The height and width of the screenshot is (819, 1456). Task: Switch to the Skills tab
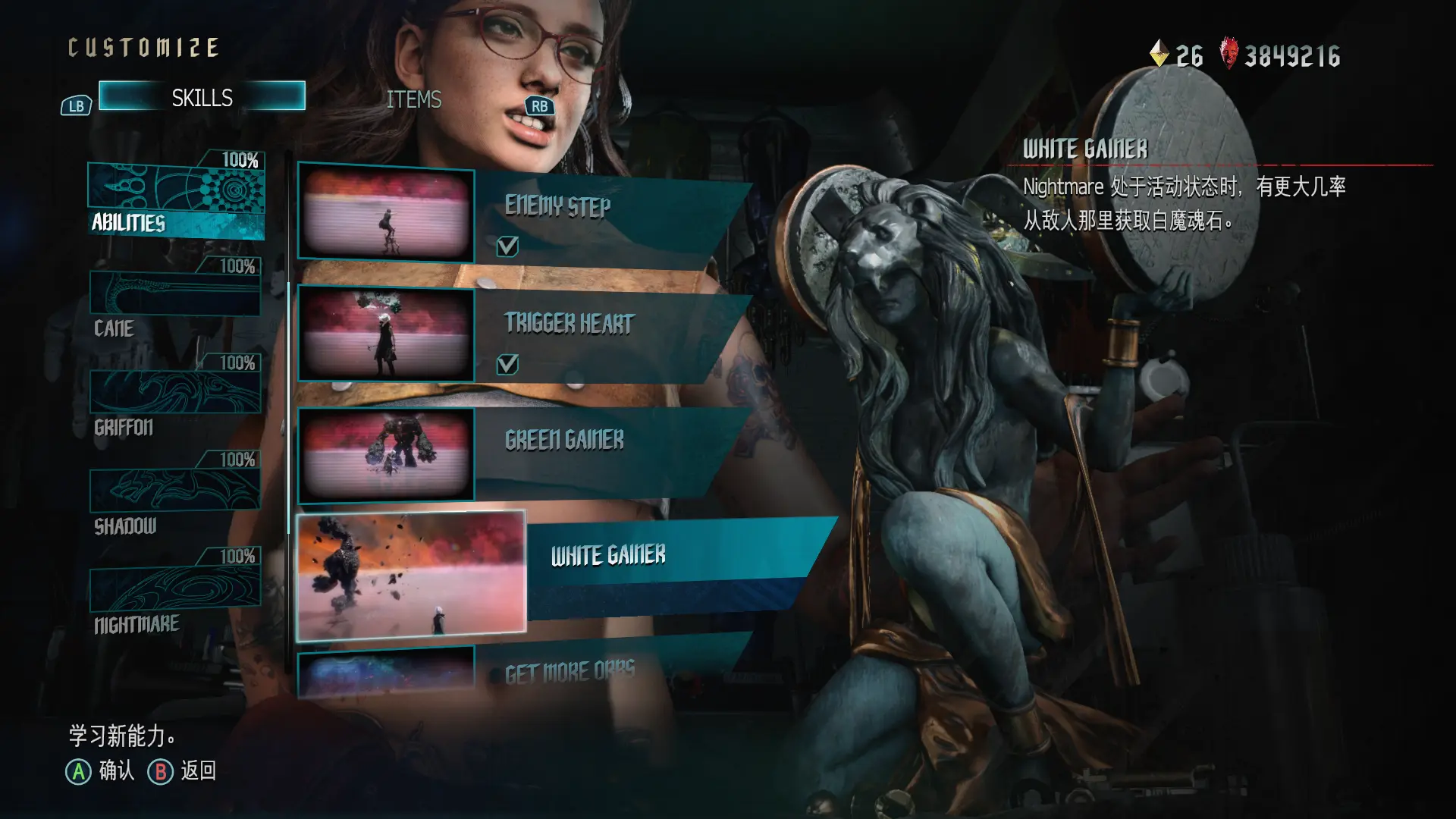[x=202, y=97]
